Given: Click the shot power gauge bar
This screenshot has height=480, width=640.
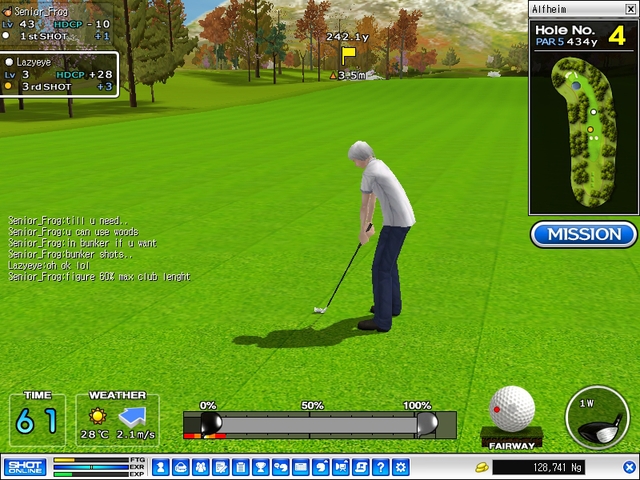Looking at the screenshot, I should [319, 425].
